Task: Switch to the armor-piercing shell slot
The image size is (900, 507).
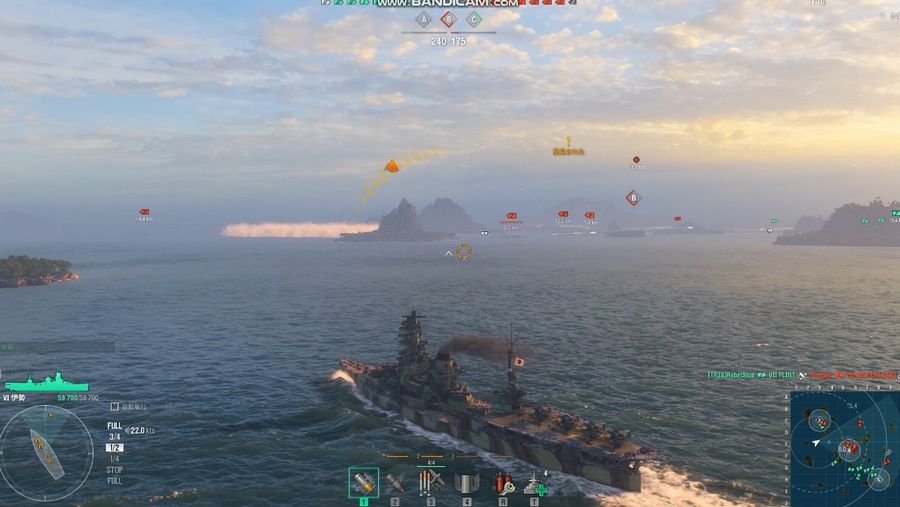Action: click(x=396, y=483)
